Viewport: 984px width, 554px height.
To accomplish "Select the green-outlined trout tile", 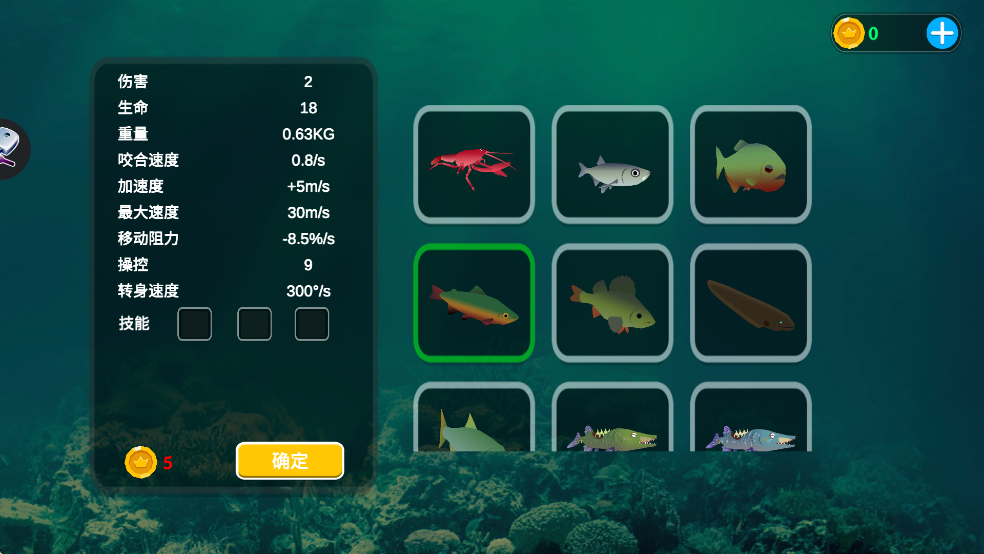I will pyautogui.click(x=474, y=302).
